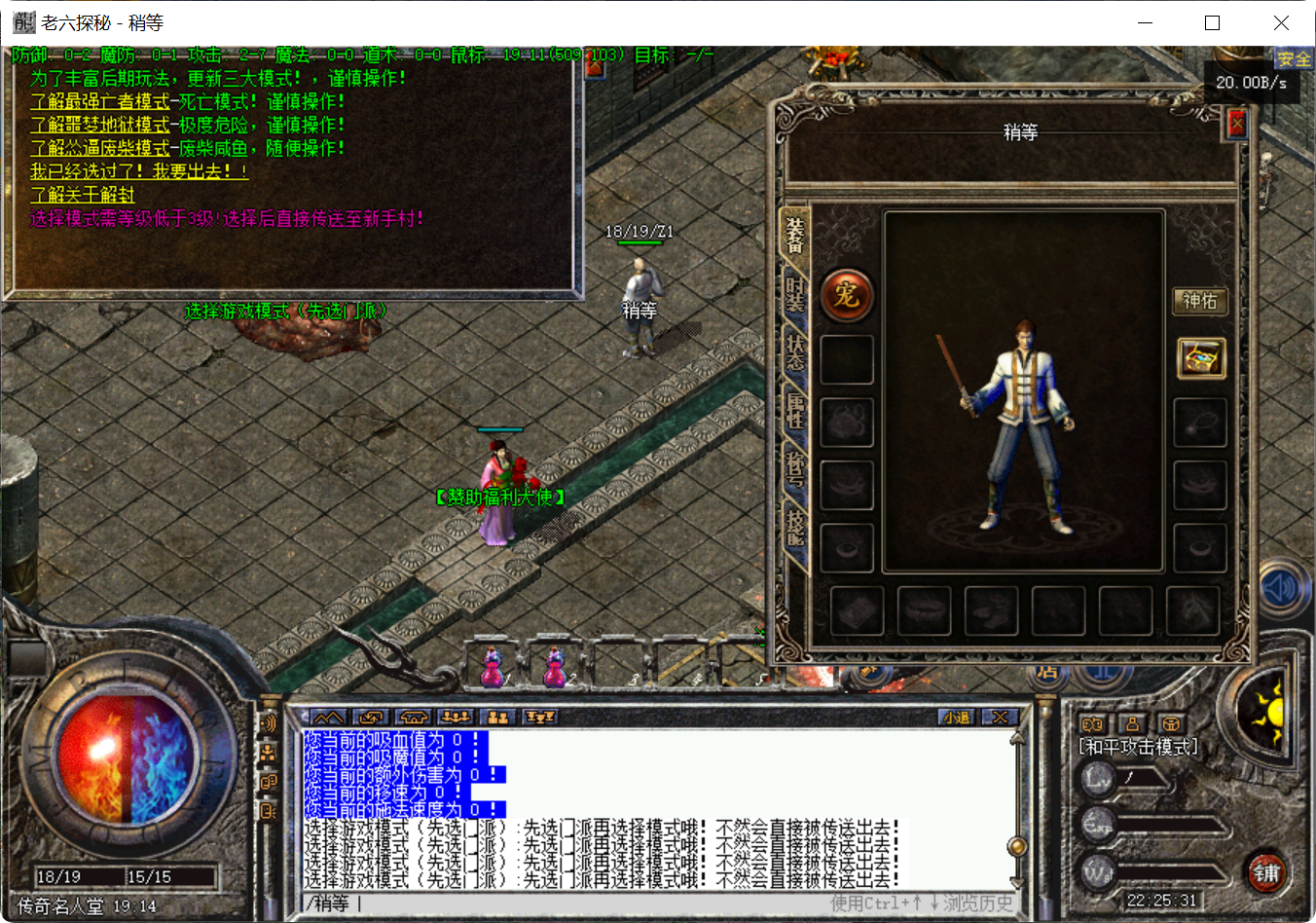Open the pet panel via the 宠 icon
Image resolution: width=1316 pixels, height=923 pixels.
point(847,295)
